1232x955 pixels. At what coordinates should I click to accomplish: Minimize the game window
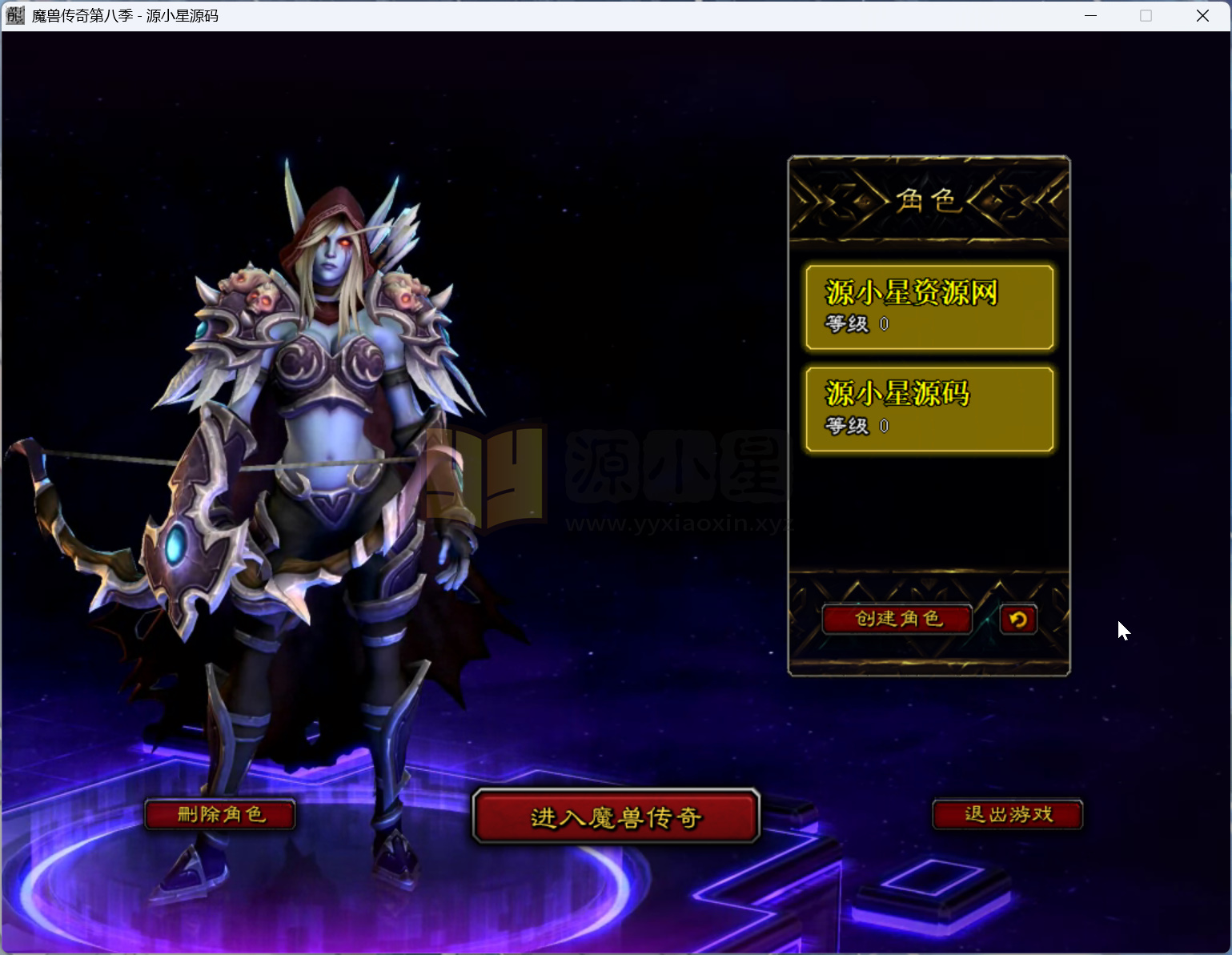tap(1090, 16)
